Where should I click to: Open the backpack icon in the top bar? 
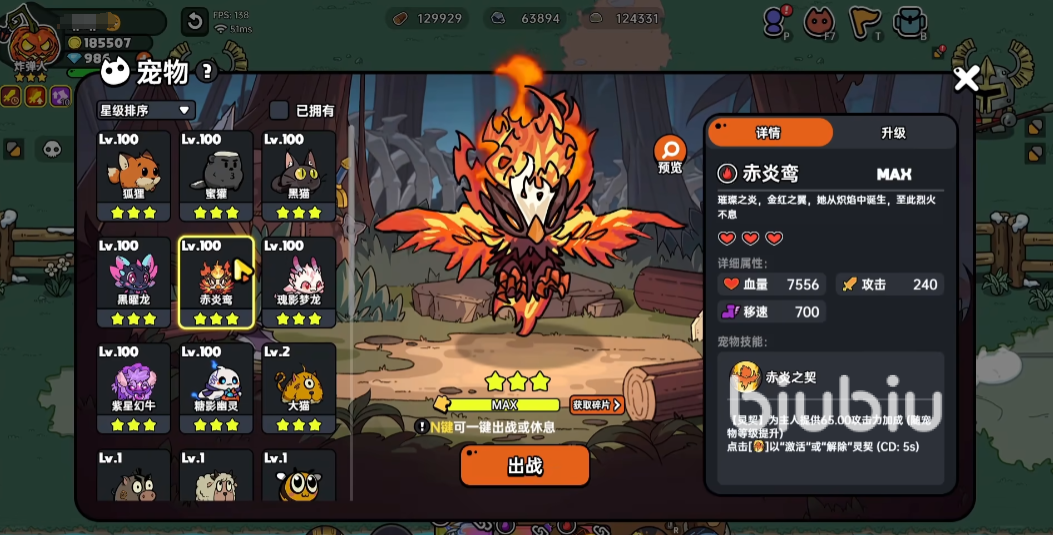tap(909, 21)
